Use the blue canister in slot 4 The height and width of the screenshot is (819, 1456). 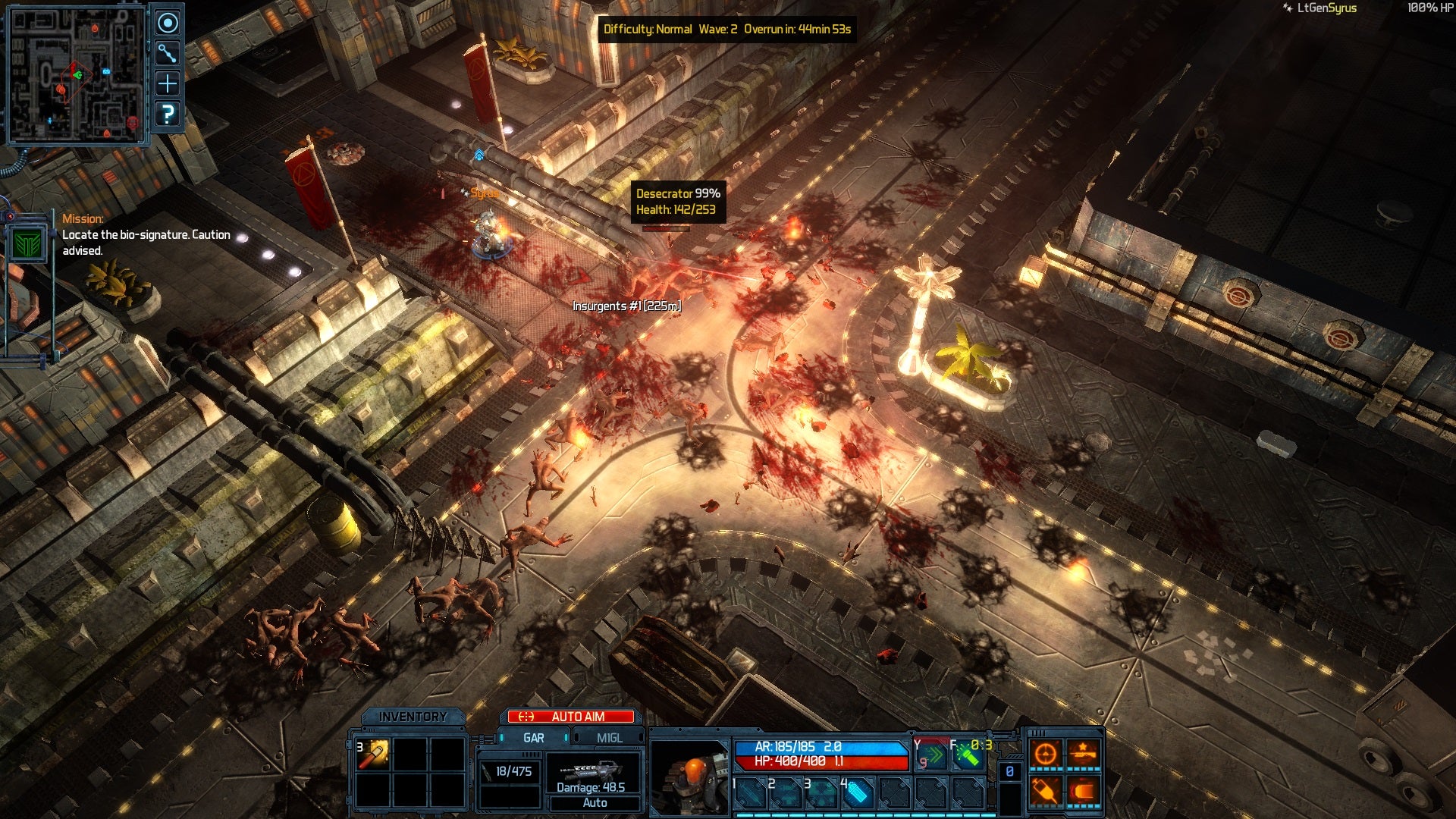click(x=857, y=793)
